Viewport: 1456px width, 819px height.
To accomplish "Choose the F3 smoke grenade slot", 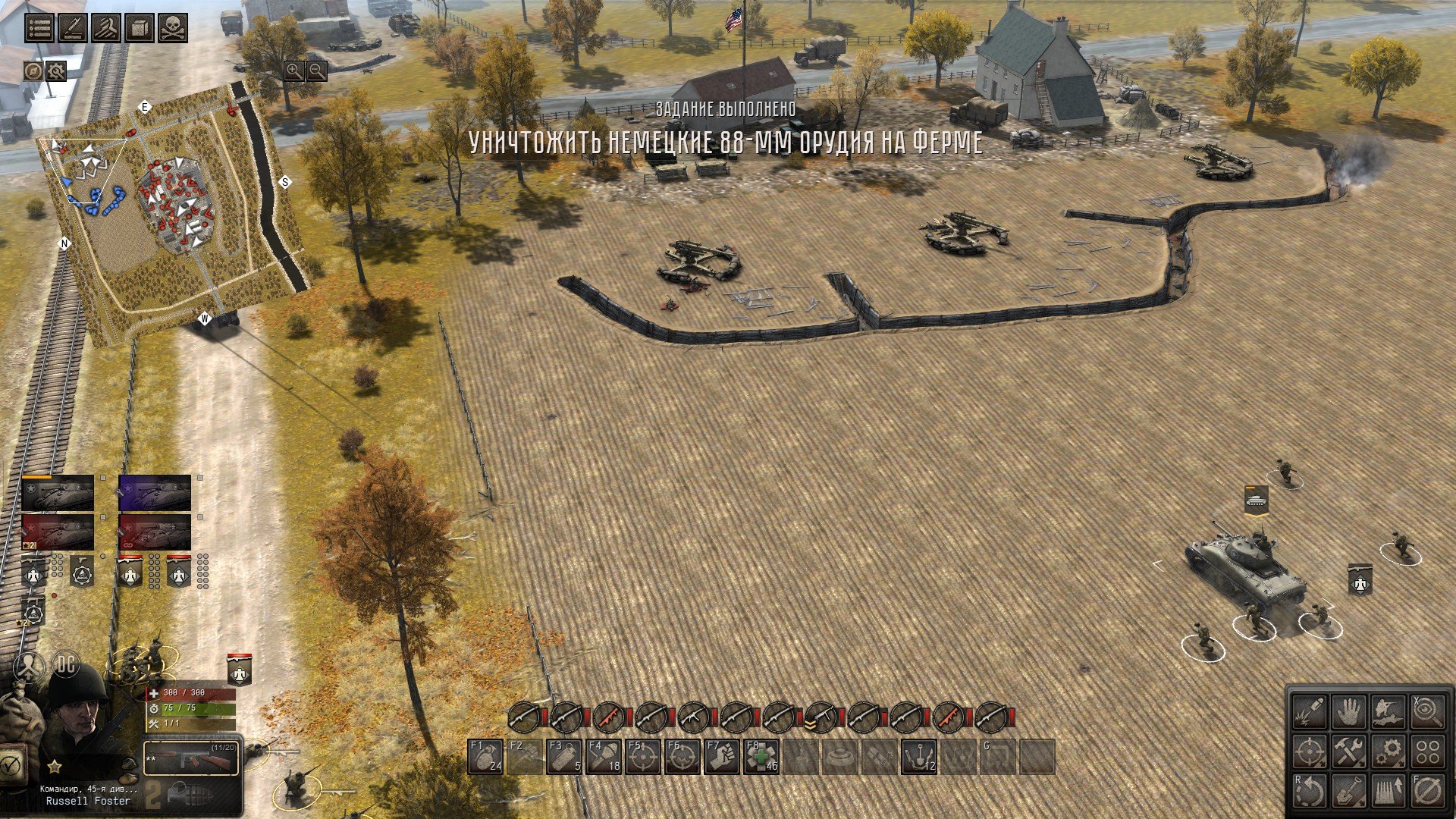I will coord(564,756).
